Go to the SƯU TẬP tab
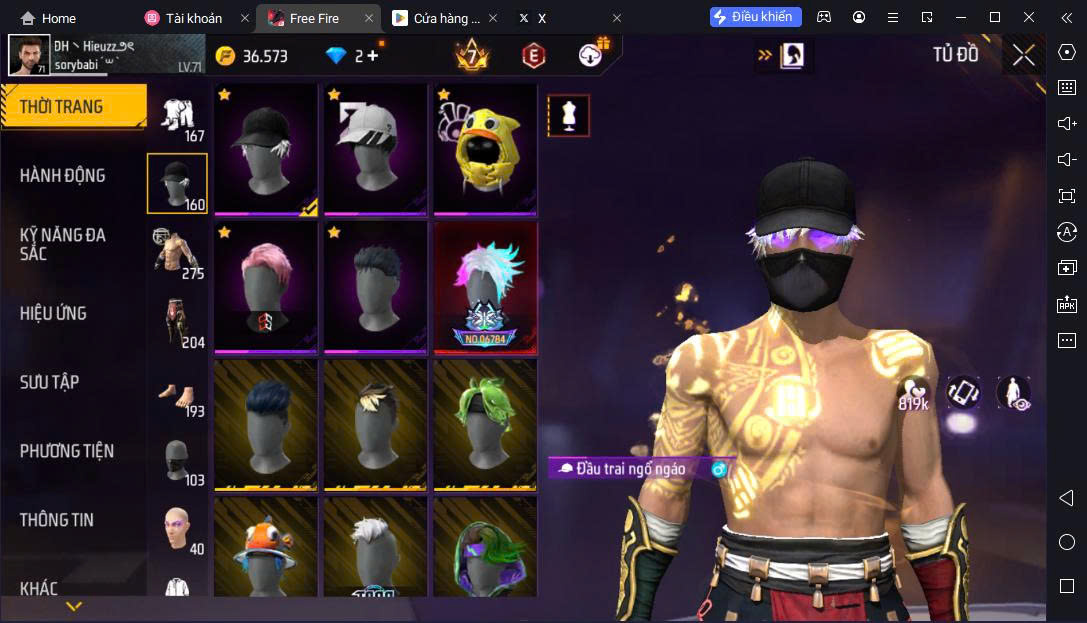 pyautogui.click(x=49, y=382)
